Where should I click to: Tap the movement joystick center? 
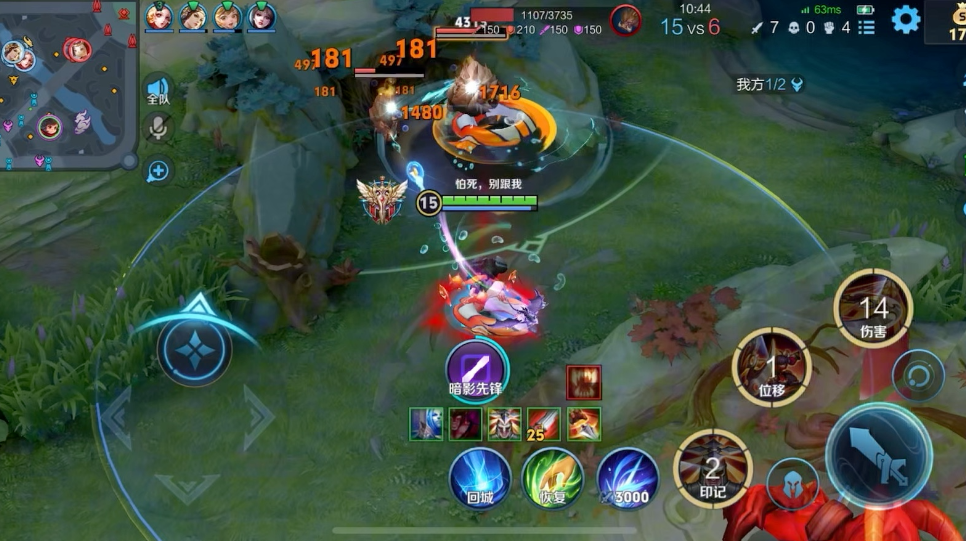point(194,349)
